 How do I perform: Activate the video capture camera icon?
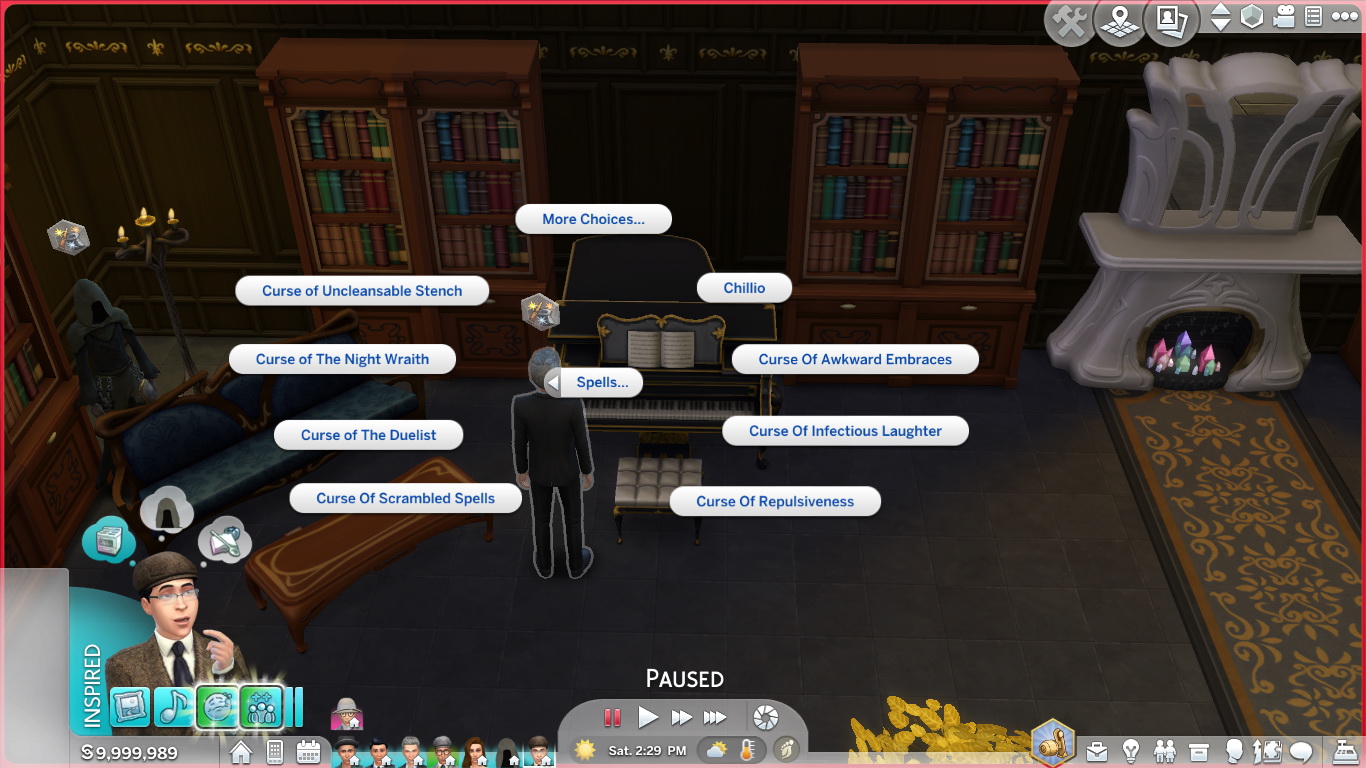click(1283, 16)
